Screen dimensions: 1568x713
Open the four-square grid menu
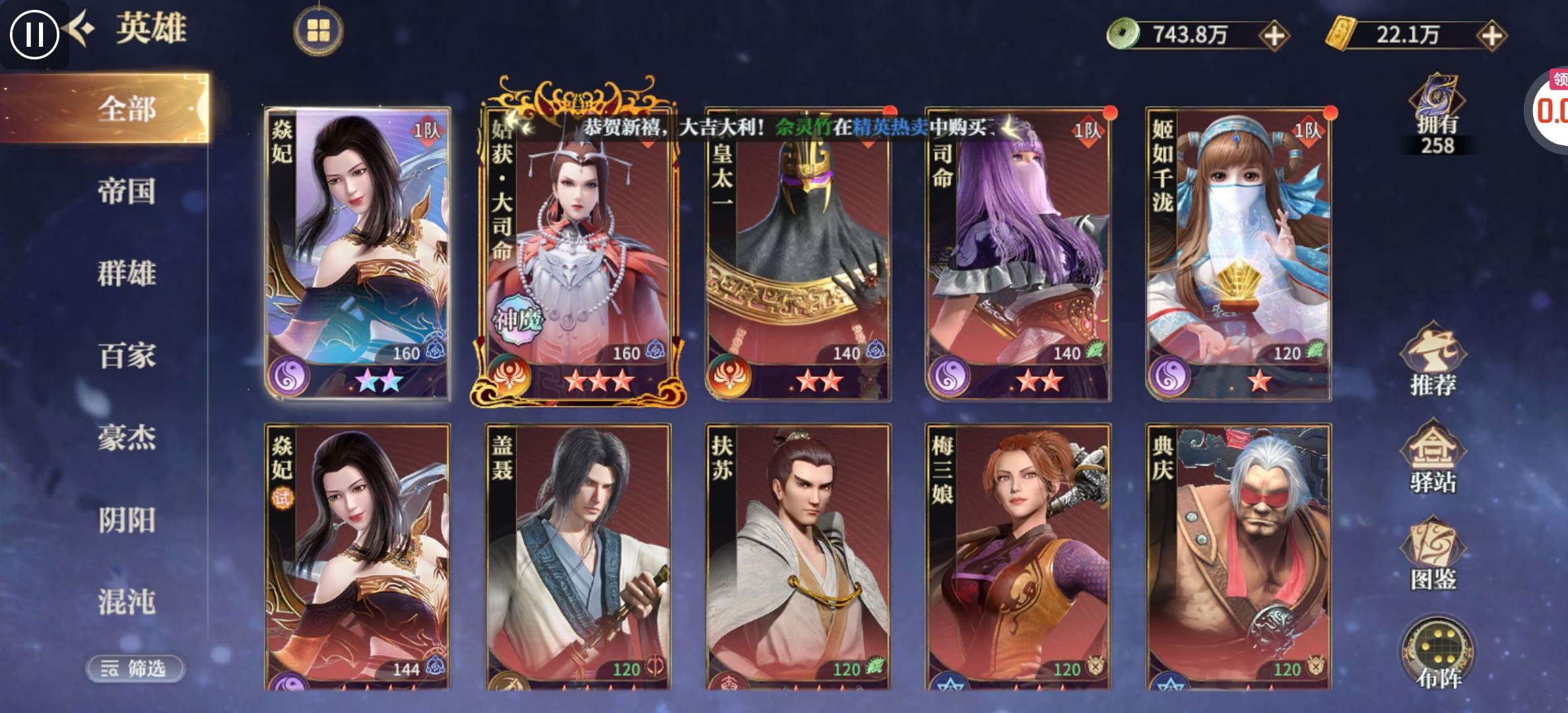click(318, 30)
